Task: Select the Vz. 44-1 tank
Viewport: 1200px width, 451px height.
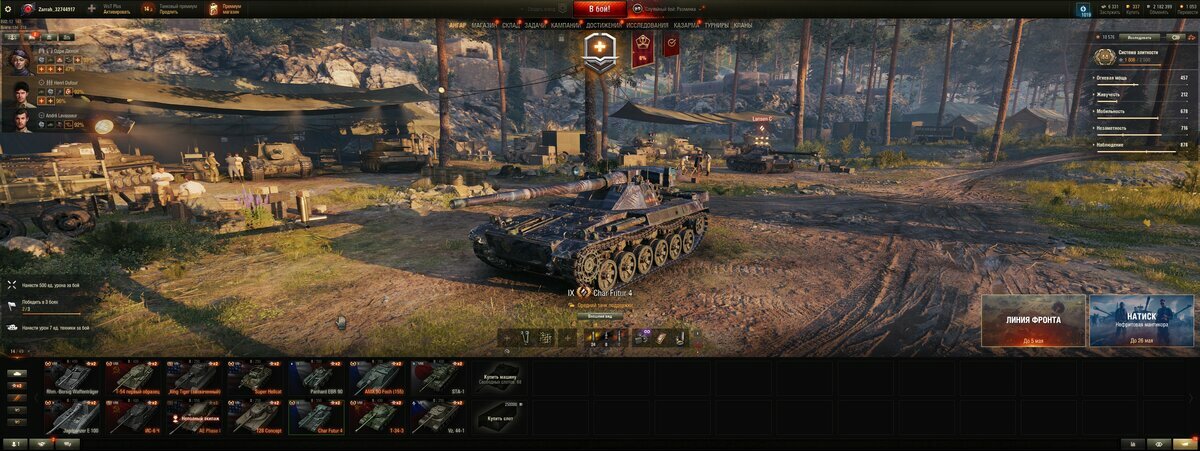Action: point(437,417)
